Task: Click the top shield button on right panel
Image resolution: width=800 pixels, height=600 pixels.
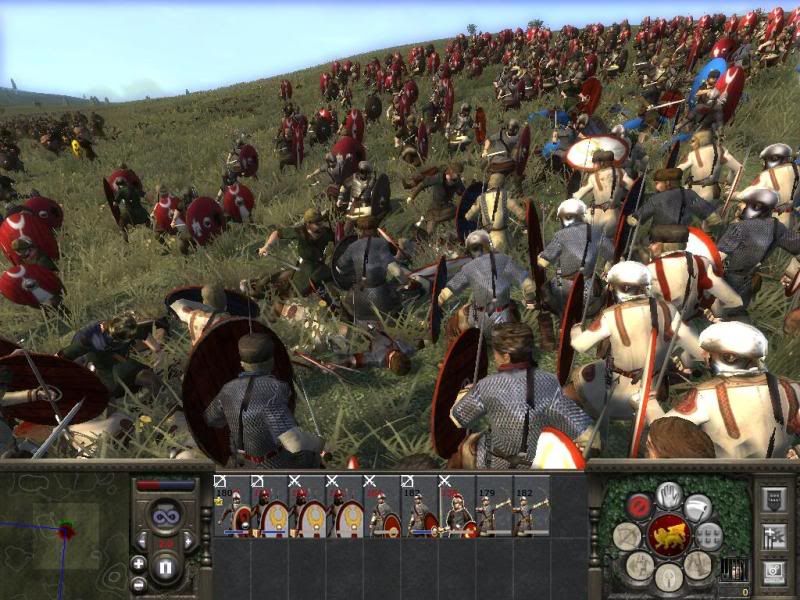Action: pyautogui.click(x=773, y=499)
